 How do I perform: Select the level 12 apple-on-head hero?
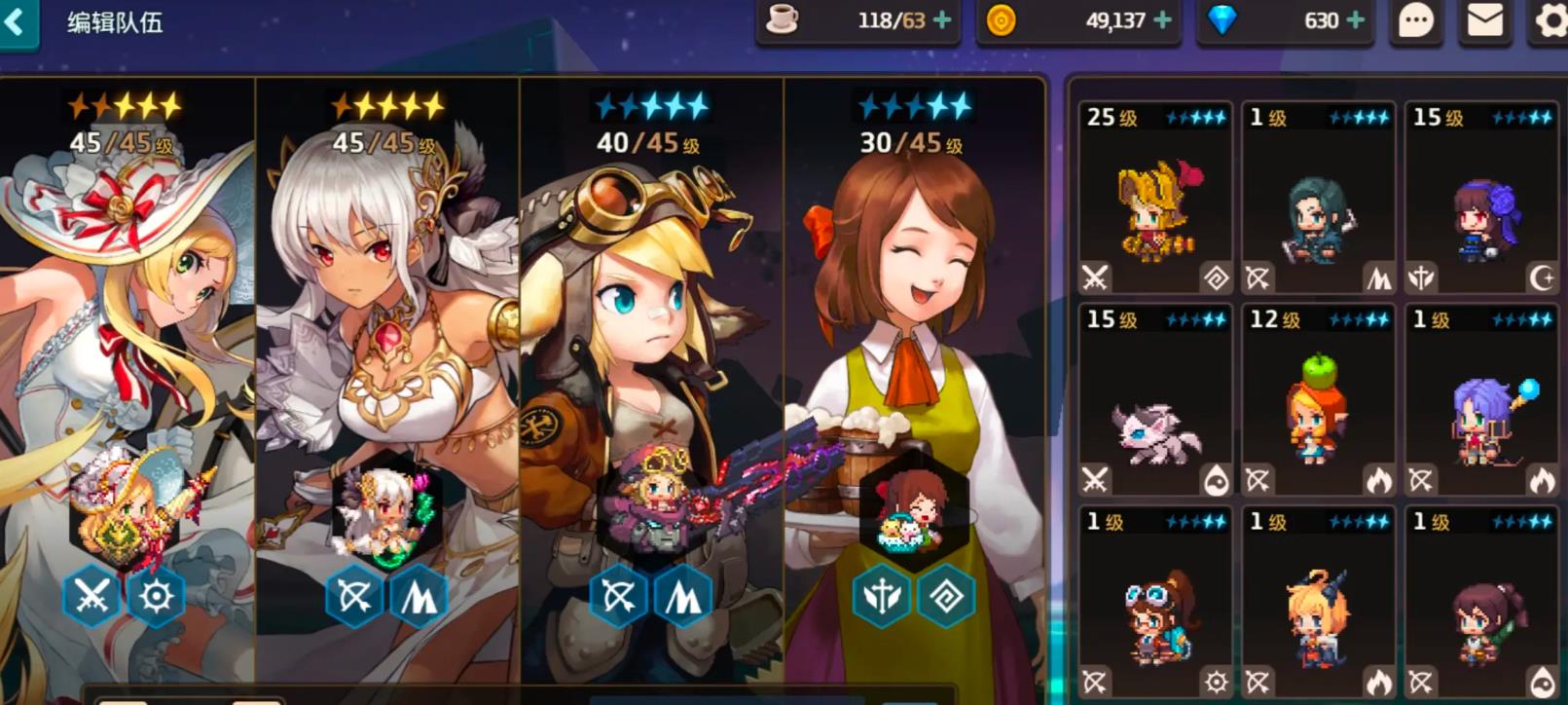1318,400
